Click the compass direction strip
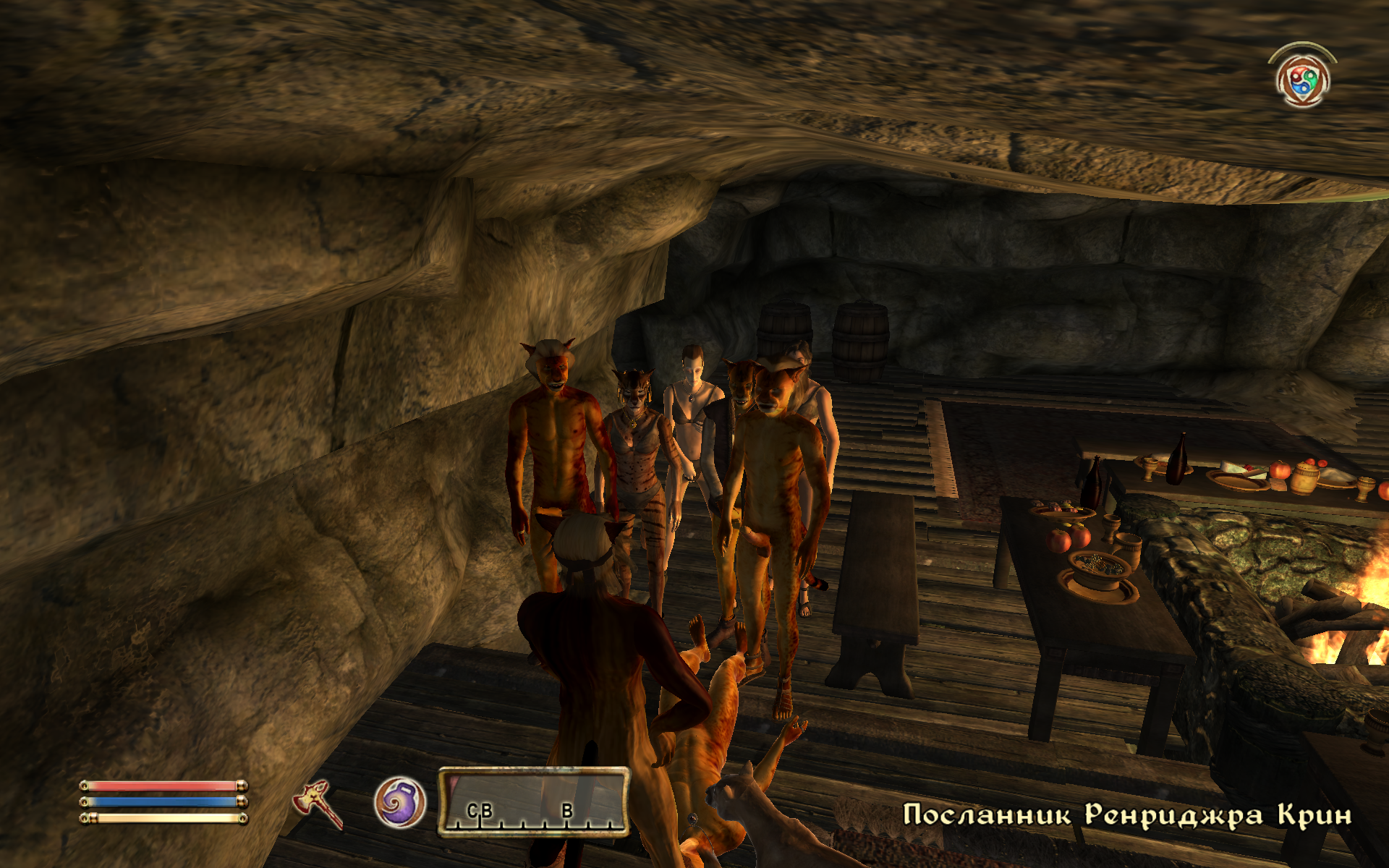 click(x=534, y=801)
